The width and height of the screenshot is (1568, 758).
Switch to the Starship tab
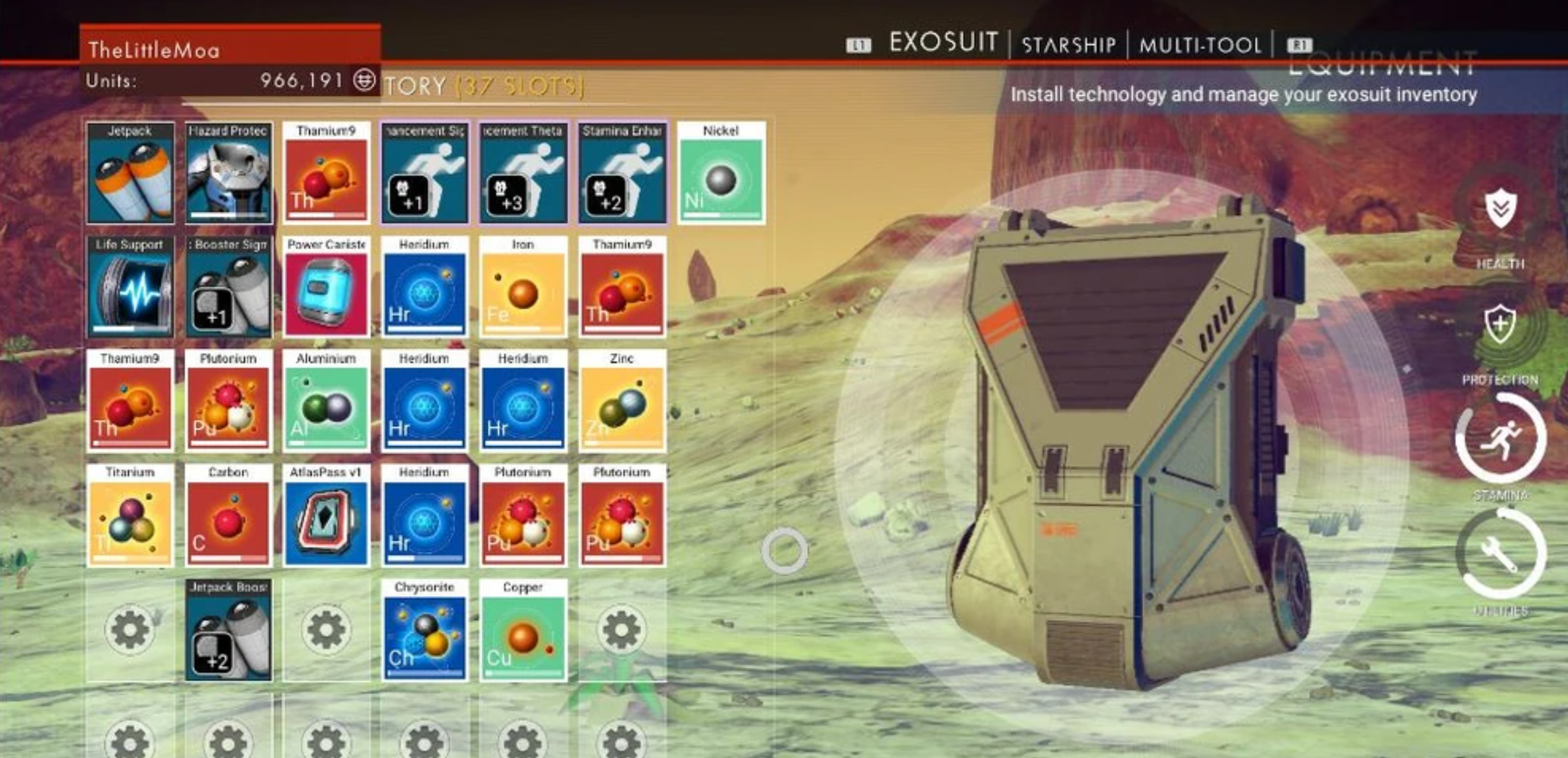click(x=1068, y=44)
